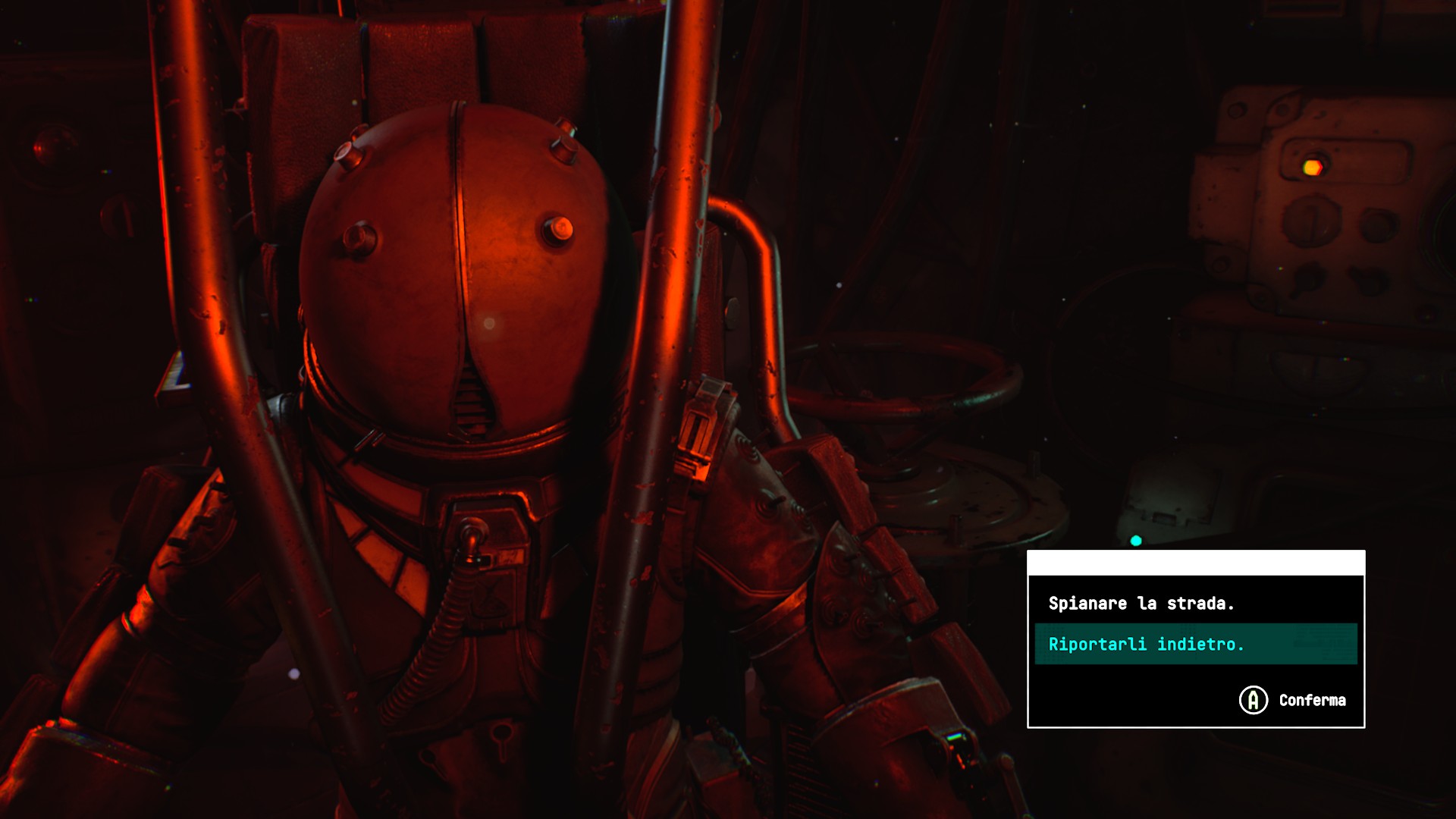1456x819 pixels.
Task: Select the "Riportarli indietro." dialogue option
Action: (1146, 645)
